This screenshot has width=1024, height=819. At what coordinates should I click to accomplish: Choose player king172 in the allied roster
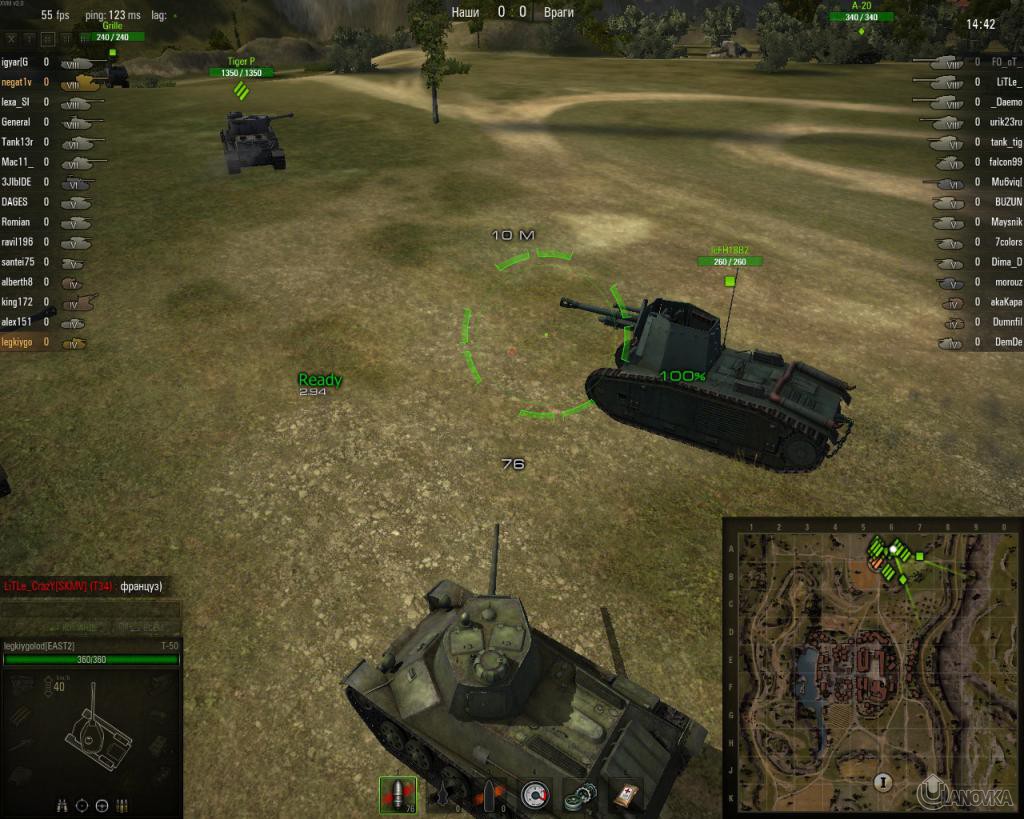(17, 301)
